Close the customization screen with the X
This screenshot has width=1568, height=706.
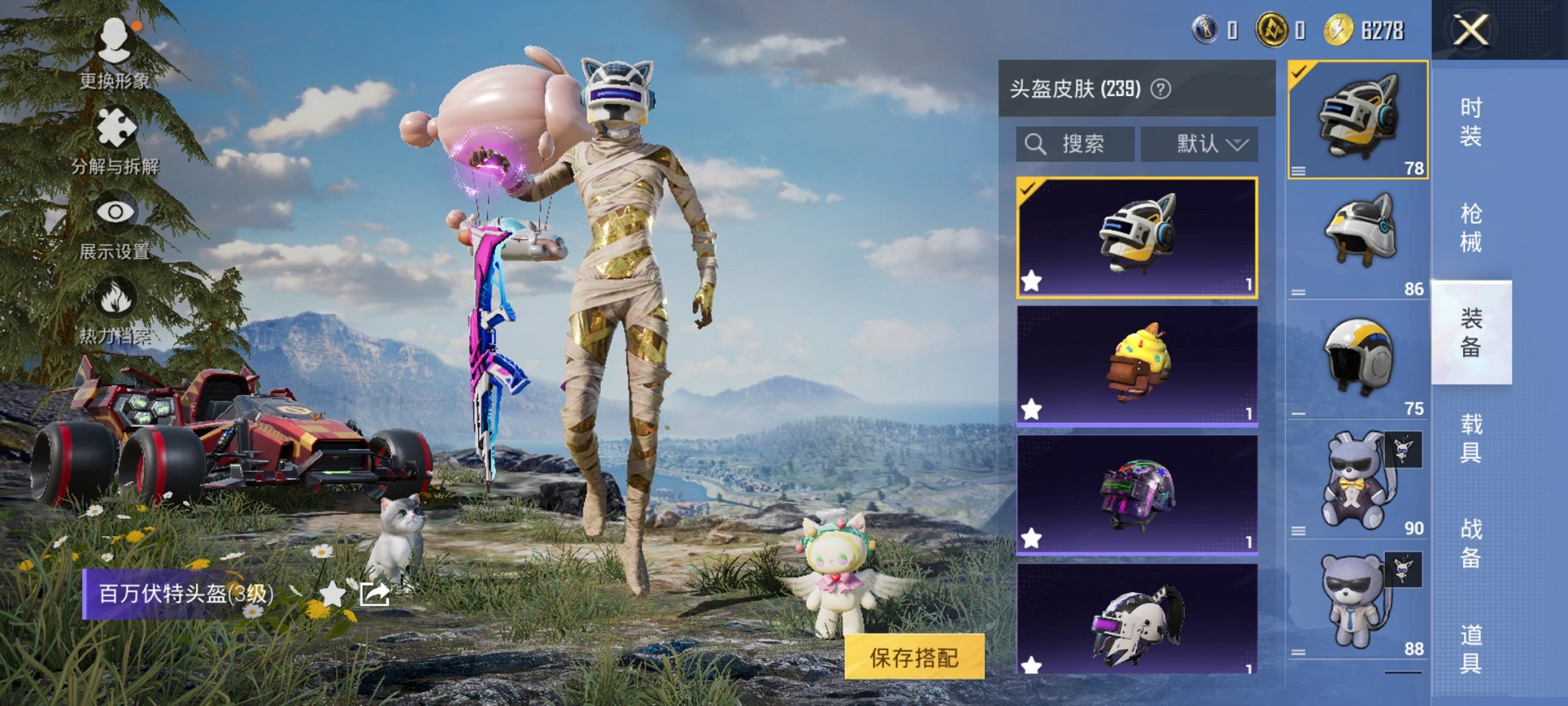tap(1472, 29)
